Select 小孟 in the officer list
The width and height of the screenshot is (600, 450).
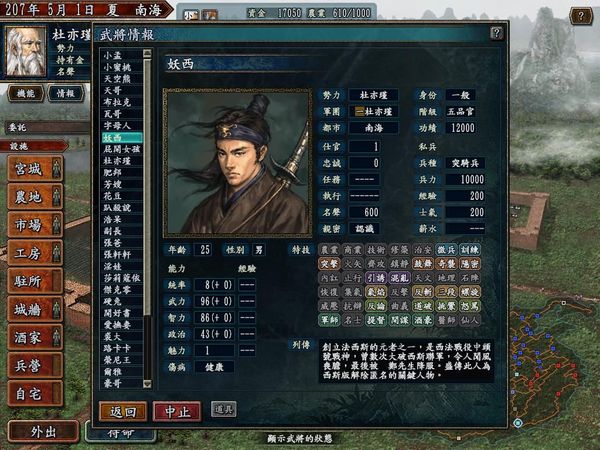click(111, 54)
